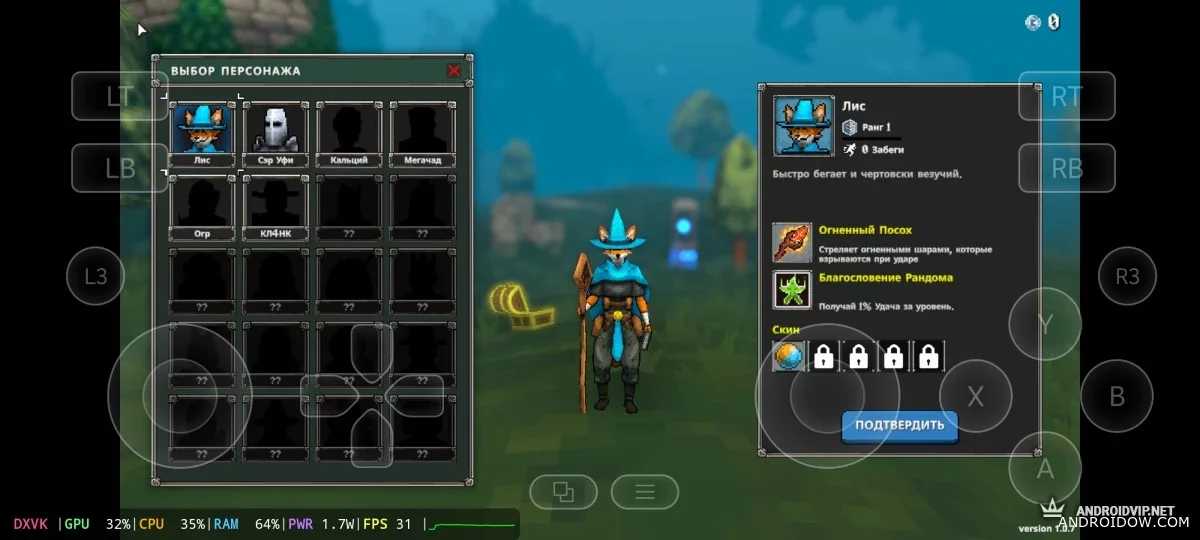This screenshot has height=540, width=1200.
Task: Choose the Сэр Уфи knight character
Action: tap(276, 133)
